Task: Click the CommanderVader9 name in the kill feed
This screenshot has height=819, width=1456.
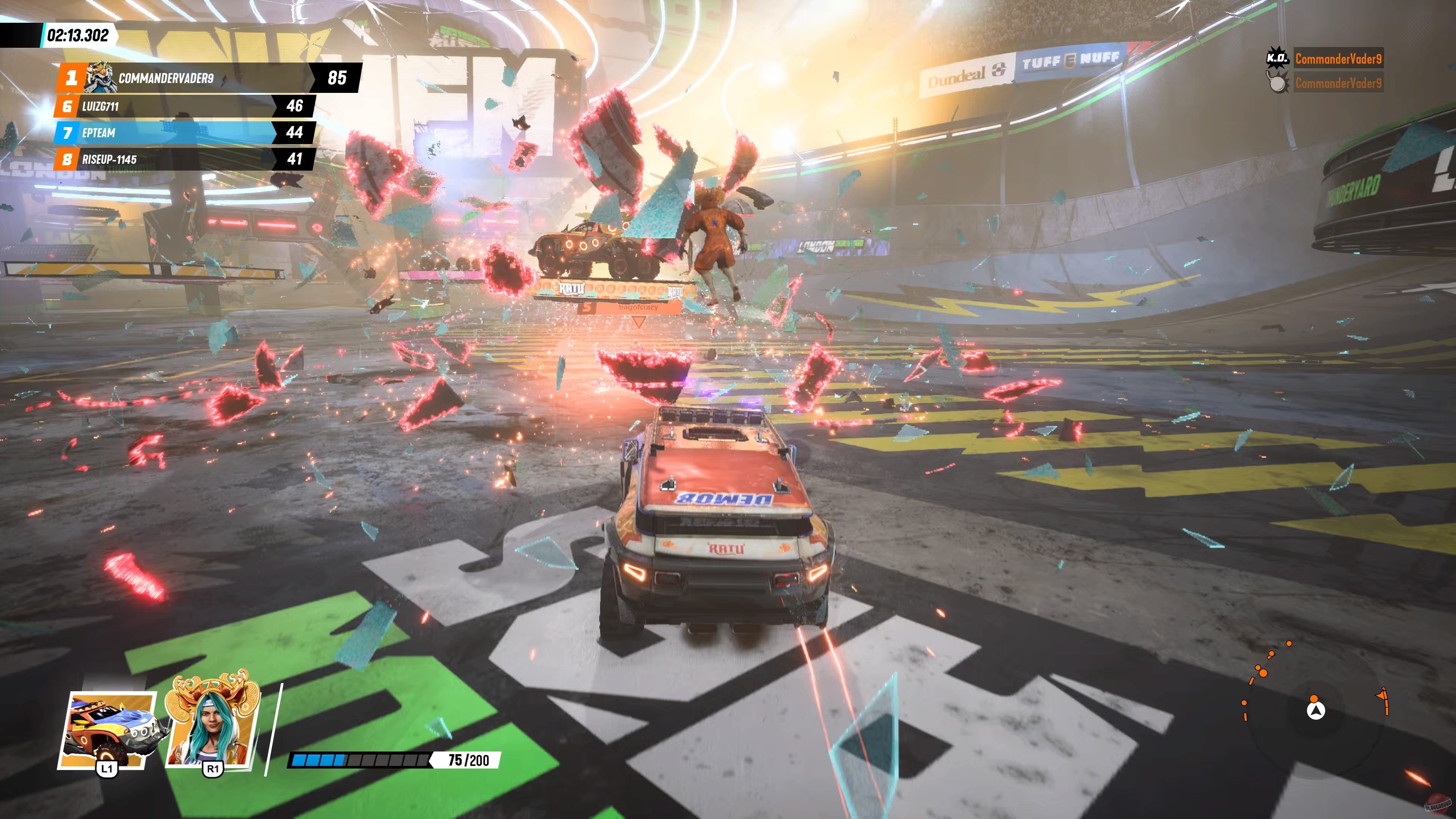Action: [1338, 57]
